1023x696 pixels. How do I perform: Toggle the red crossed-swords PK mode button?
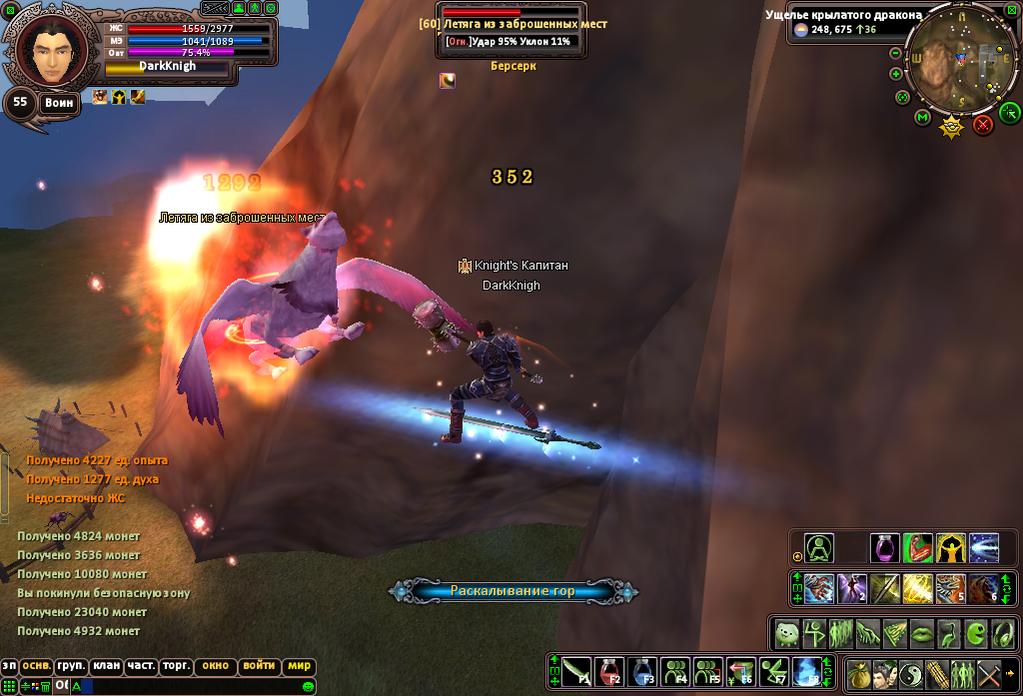click(983, 124)
